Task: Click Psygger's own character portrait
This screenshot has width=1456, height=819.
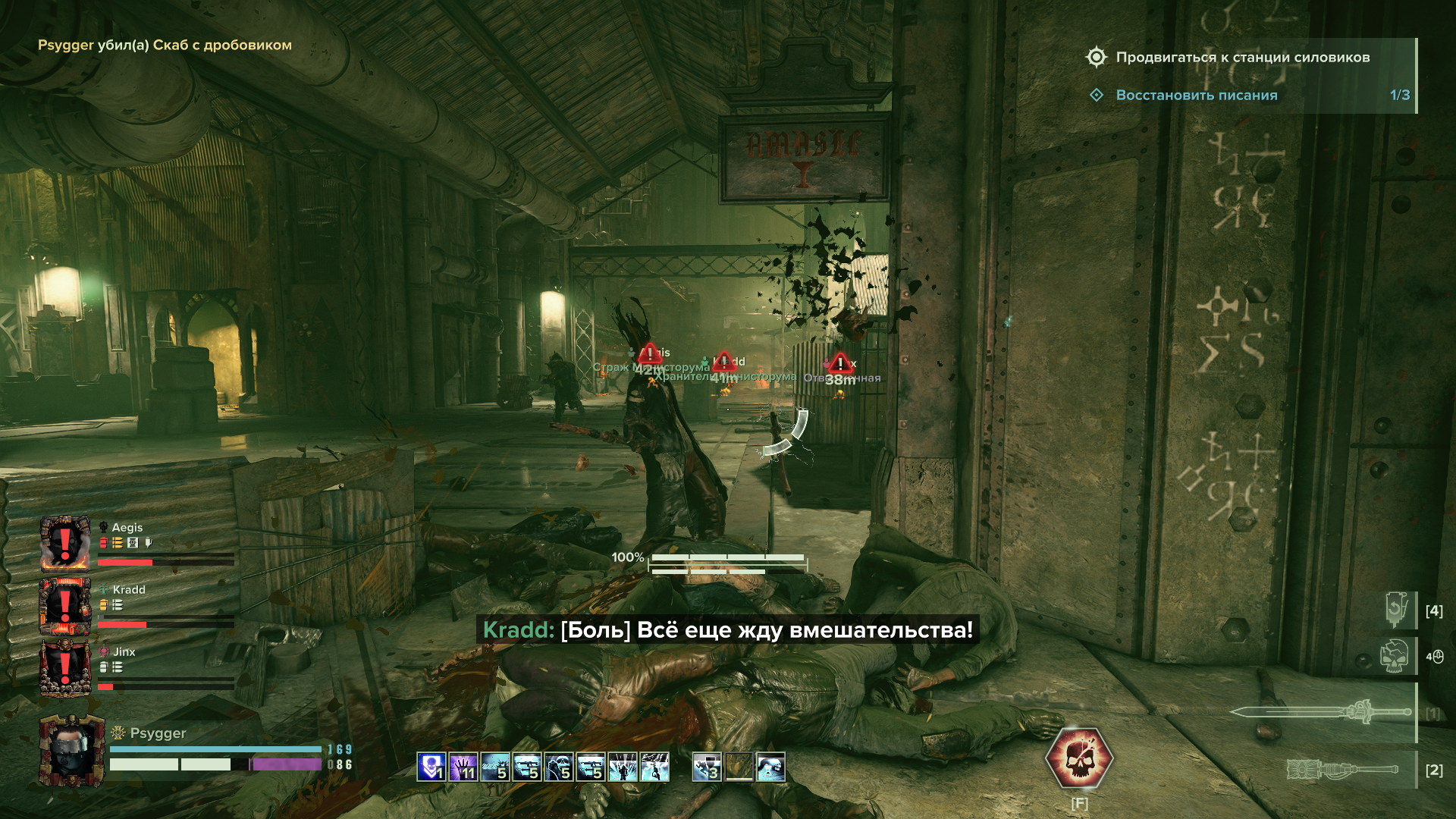Action: pyautogui.click(x=71, y=750)
